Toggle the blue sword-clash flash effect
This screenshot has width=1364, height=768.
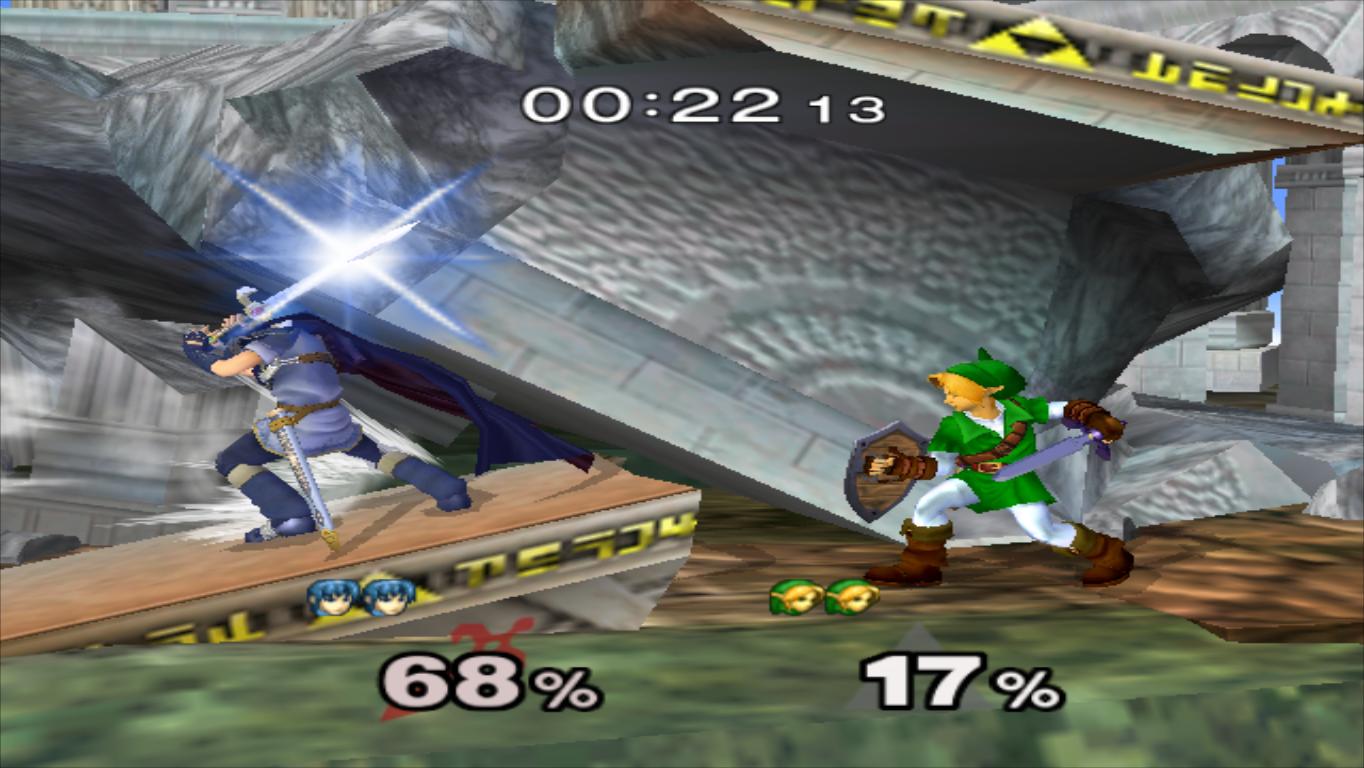coord(350,250)
